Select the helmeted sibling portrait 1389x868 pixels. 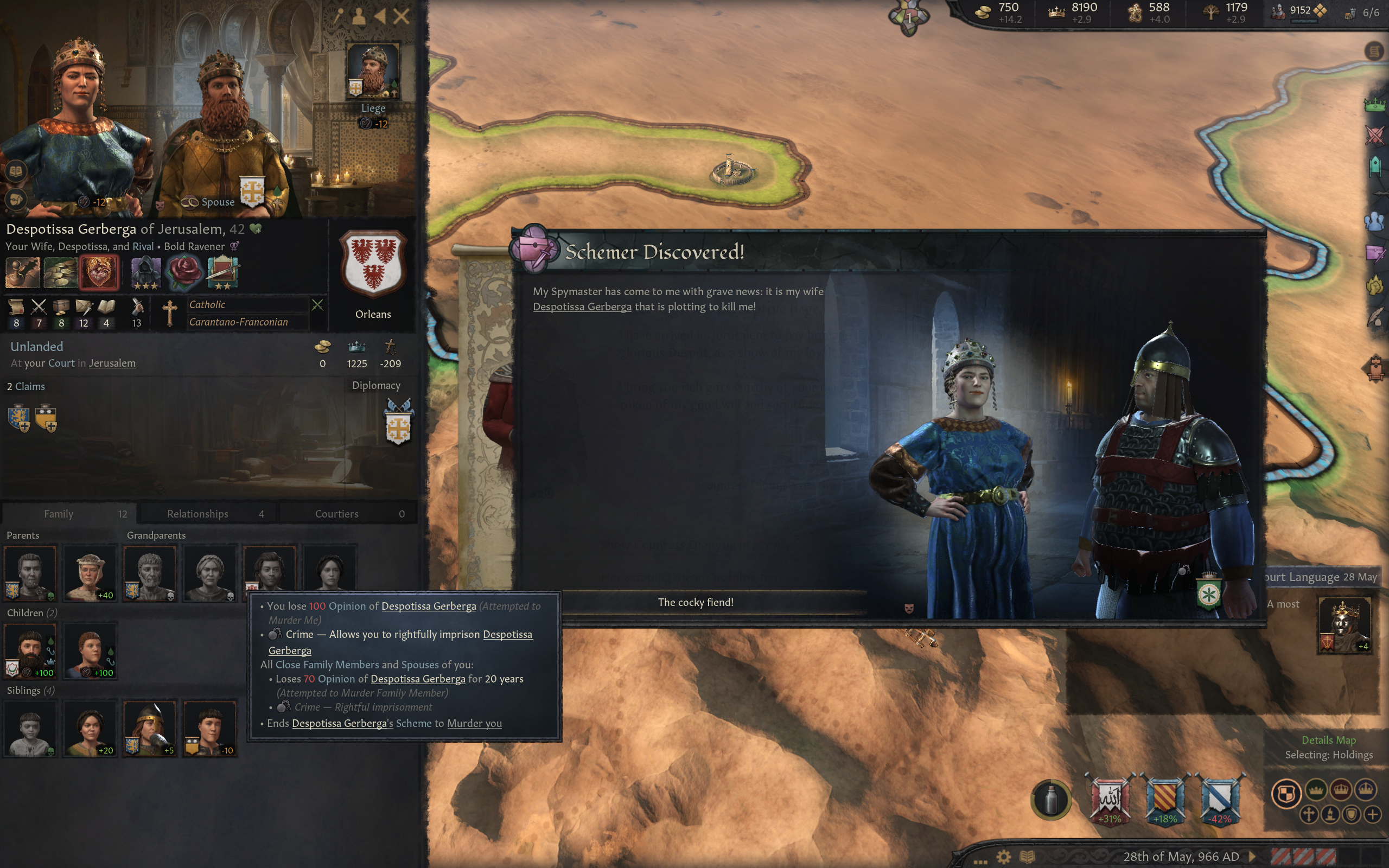coord(149,728)
